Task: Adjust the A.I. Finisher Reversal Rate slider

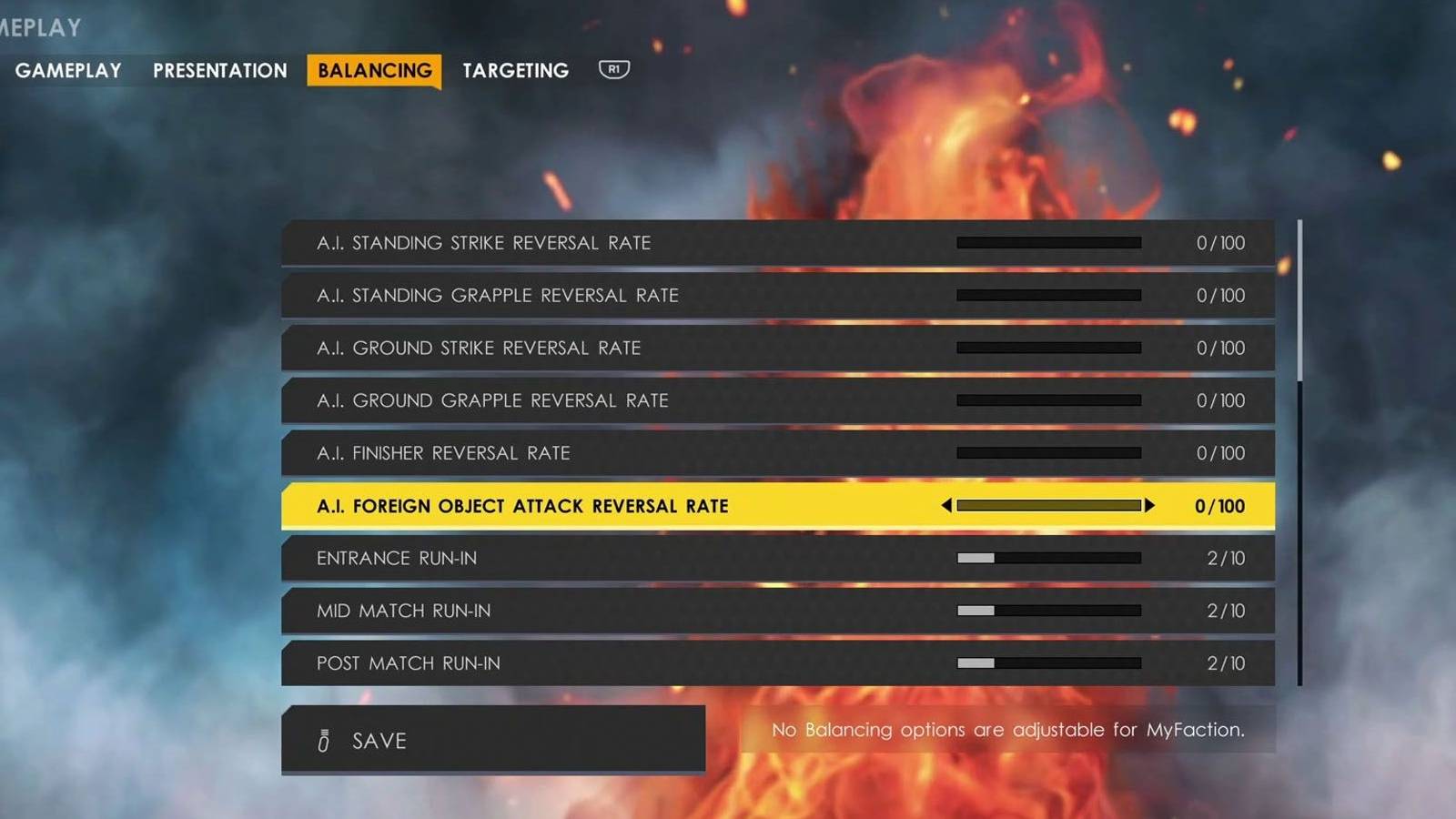Action: click(1048, 453)
